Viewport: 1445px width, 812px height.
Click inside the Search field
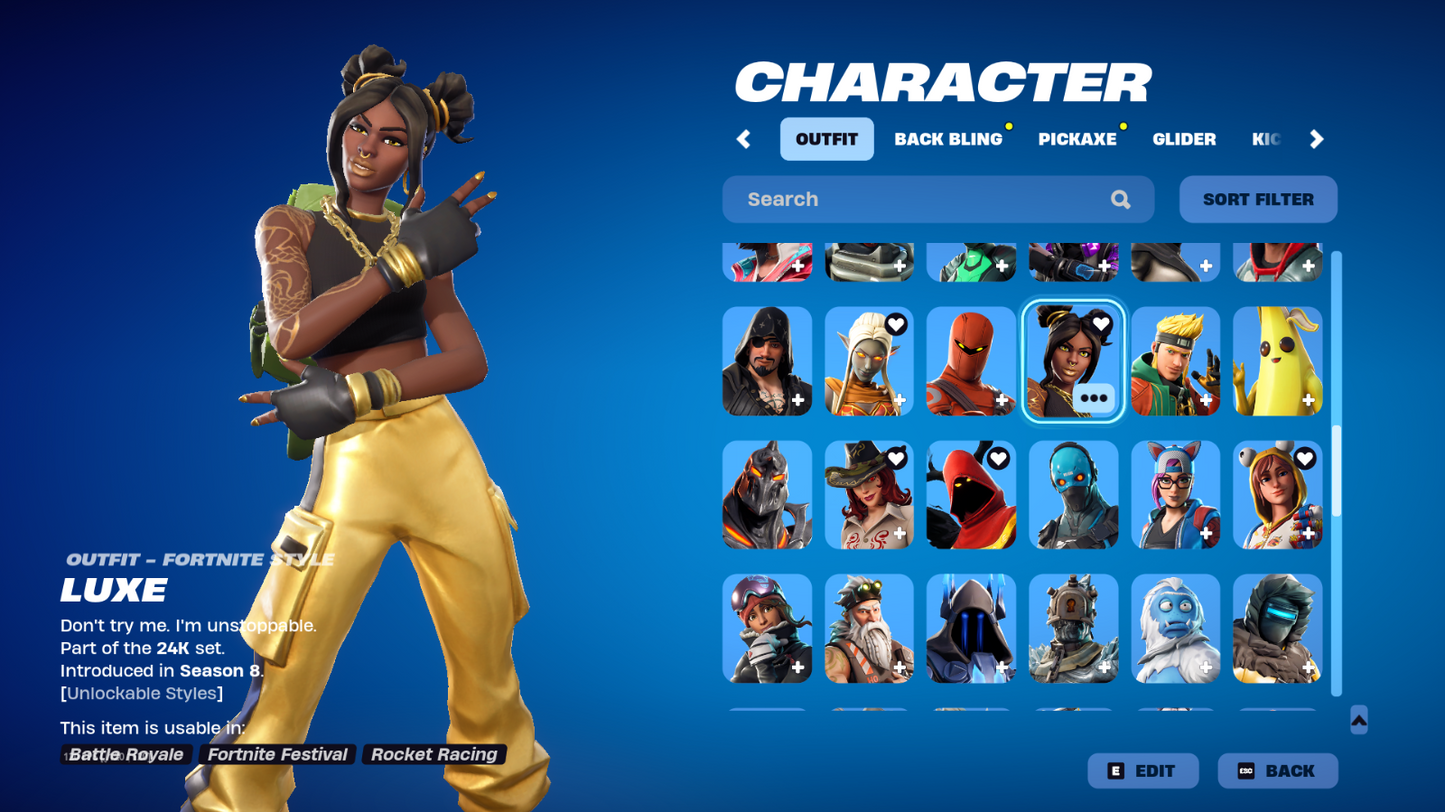click(900, 199)
